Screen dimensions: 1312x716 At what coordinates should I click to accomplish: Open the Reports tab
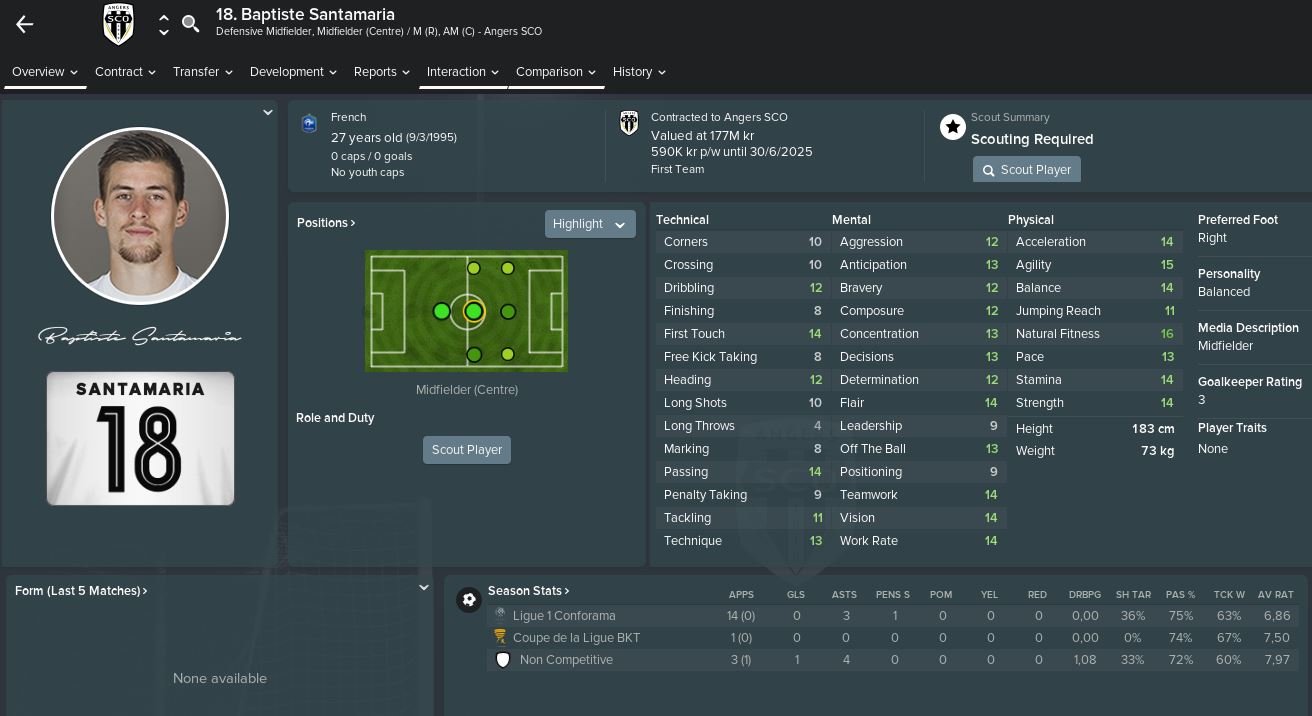coord(381,72)
